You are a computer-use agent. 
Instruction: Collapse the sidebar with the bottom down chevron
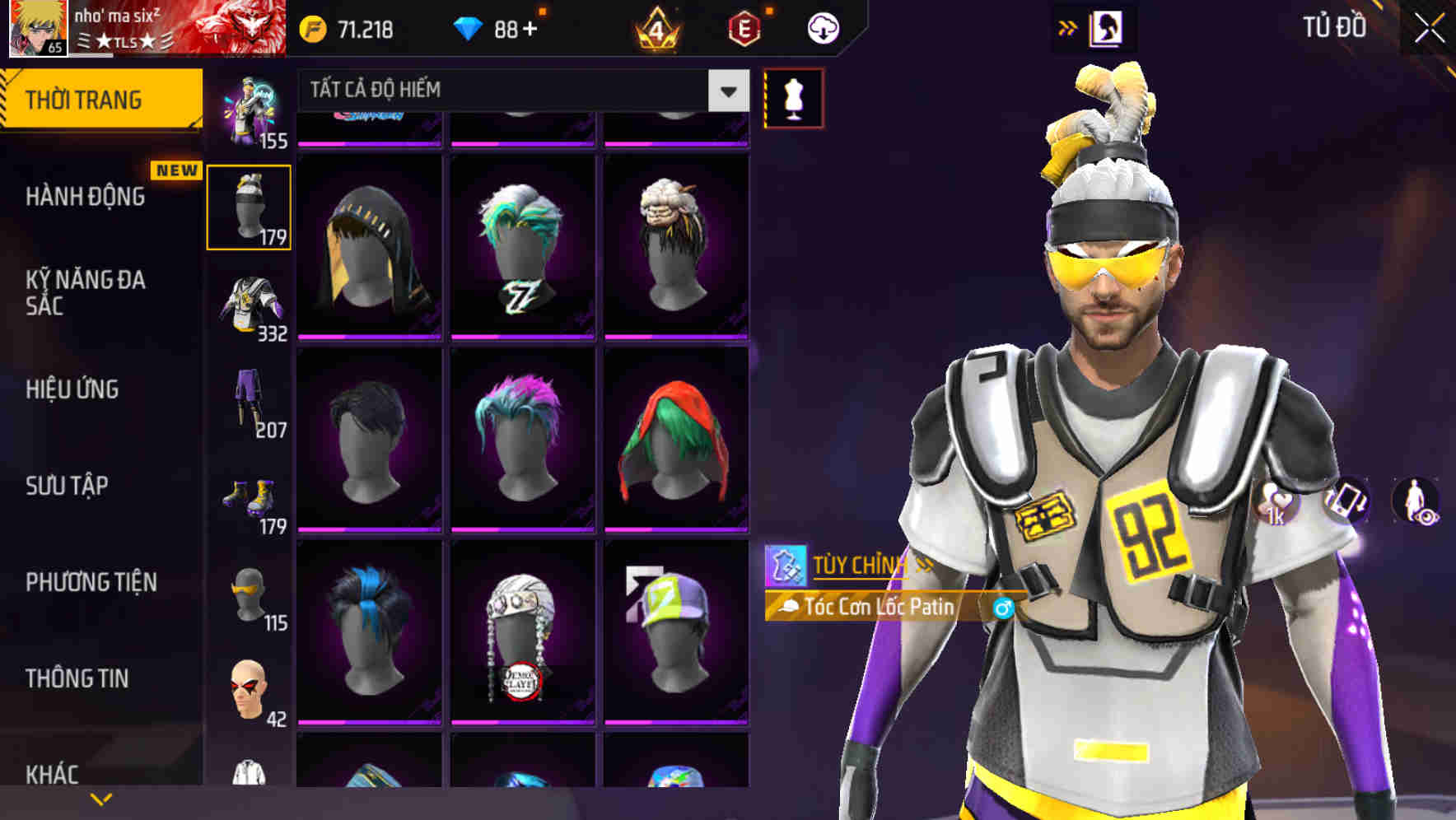click(100, 797)
